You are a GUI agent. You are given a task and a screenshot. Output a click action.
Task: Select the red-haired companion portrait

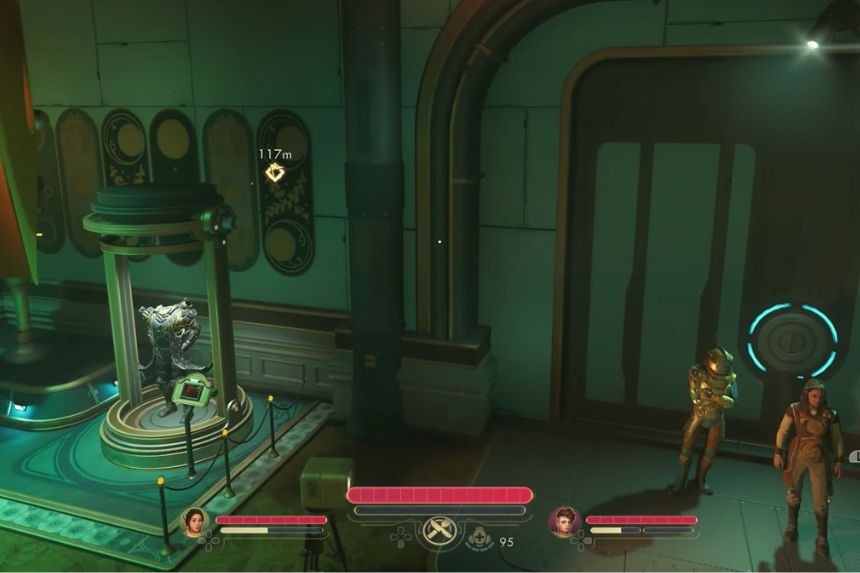(x=564, y=522)
